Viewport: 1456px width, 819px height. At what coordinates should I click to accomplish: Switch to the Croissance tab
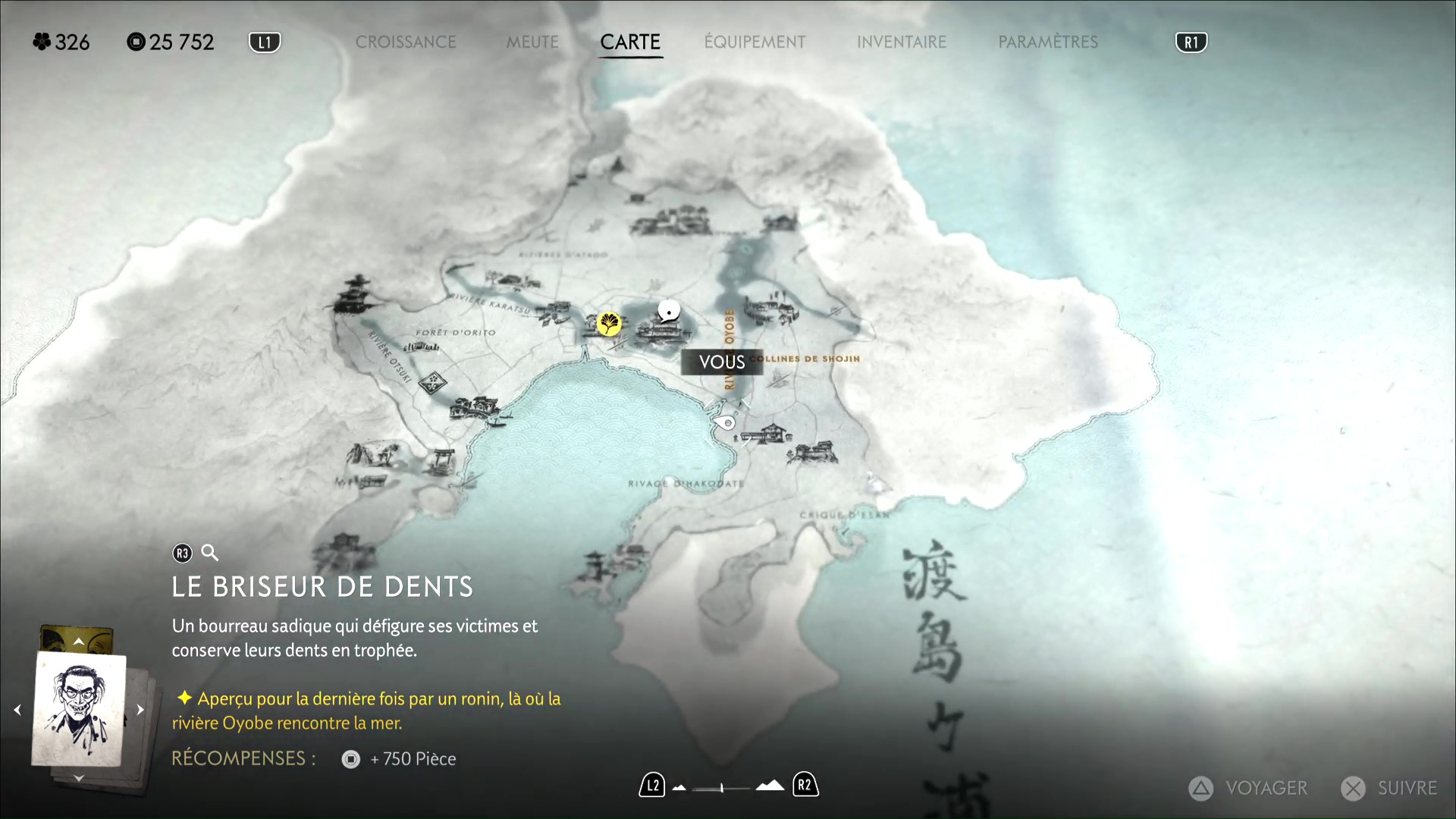click(406, 42)
